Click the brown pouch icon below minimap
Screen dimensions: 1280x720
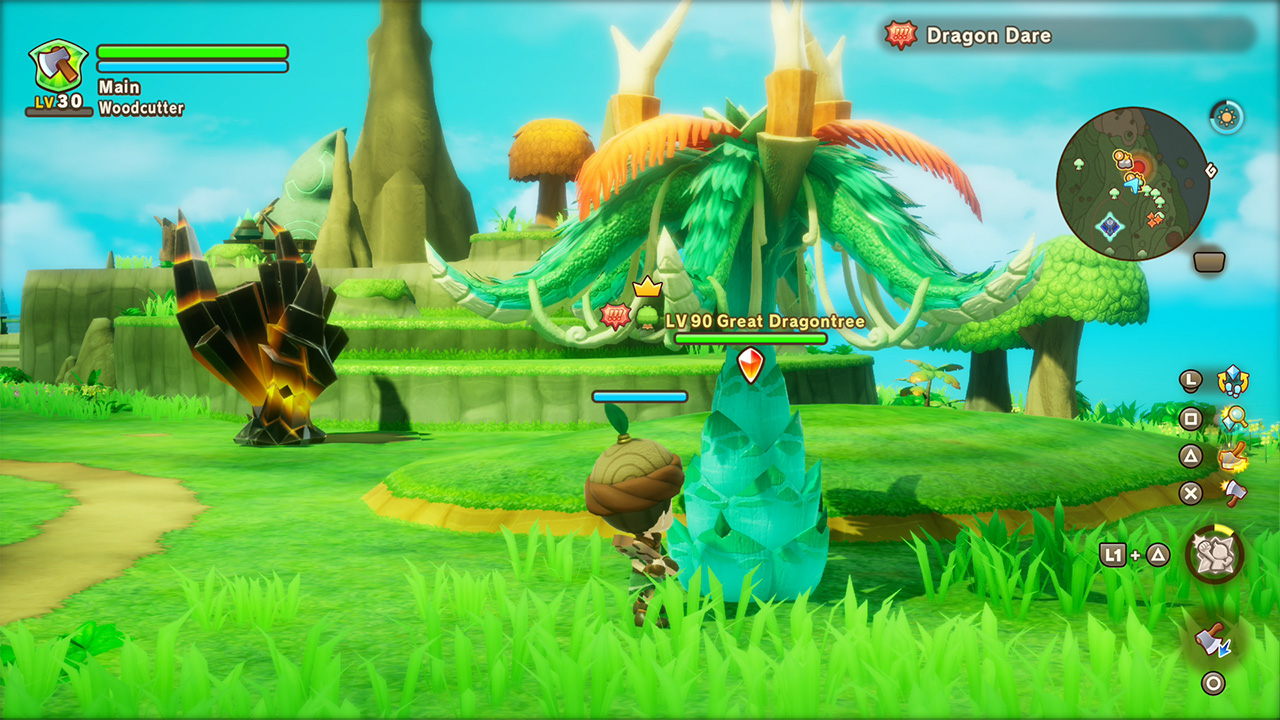pyautogui.click(x=1210, y=262)
